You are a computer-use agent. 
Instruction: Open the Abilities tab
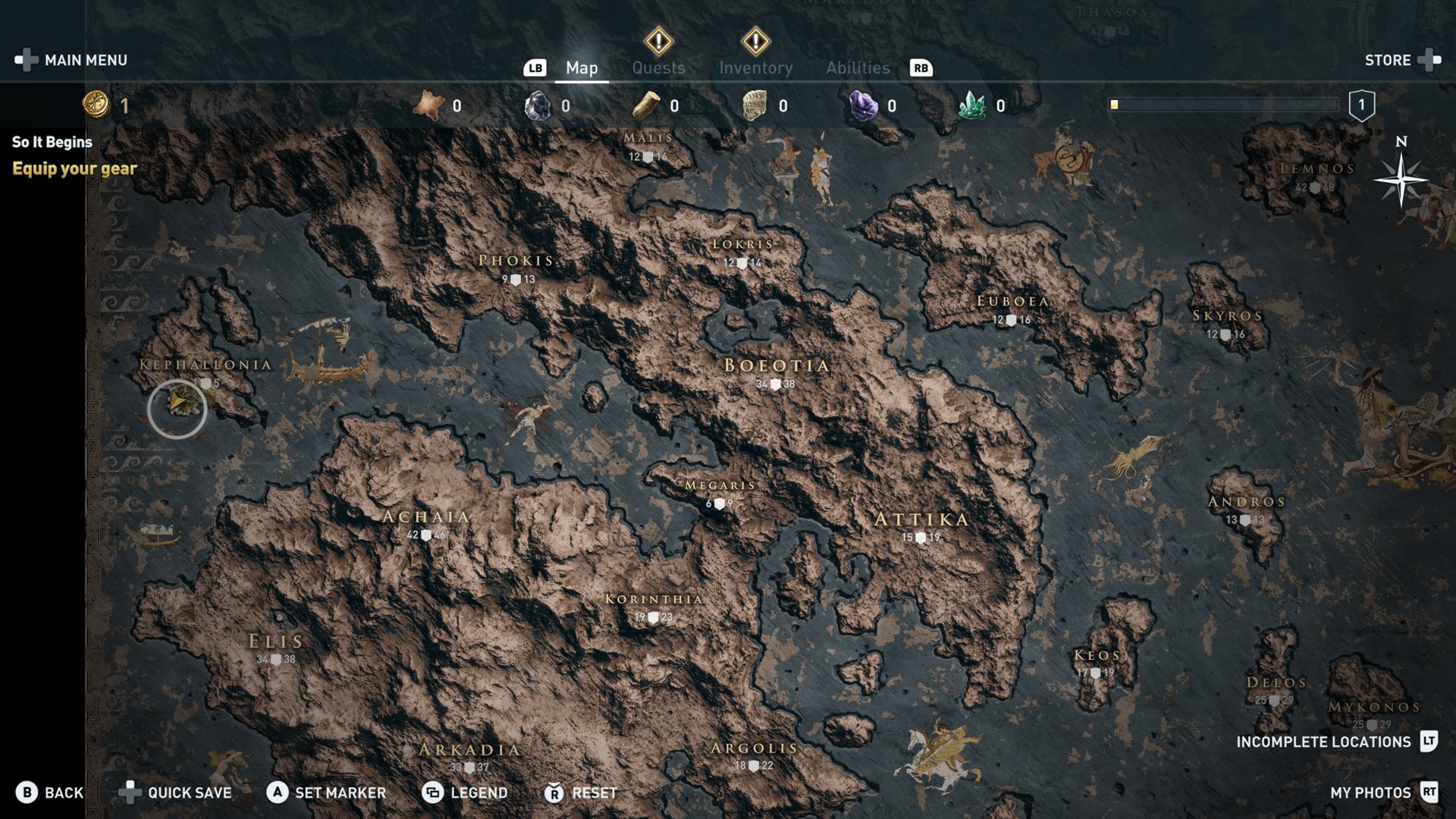point(858,67)
